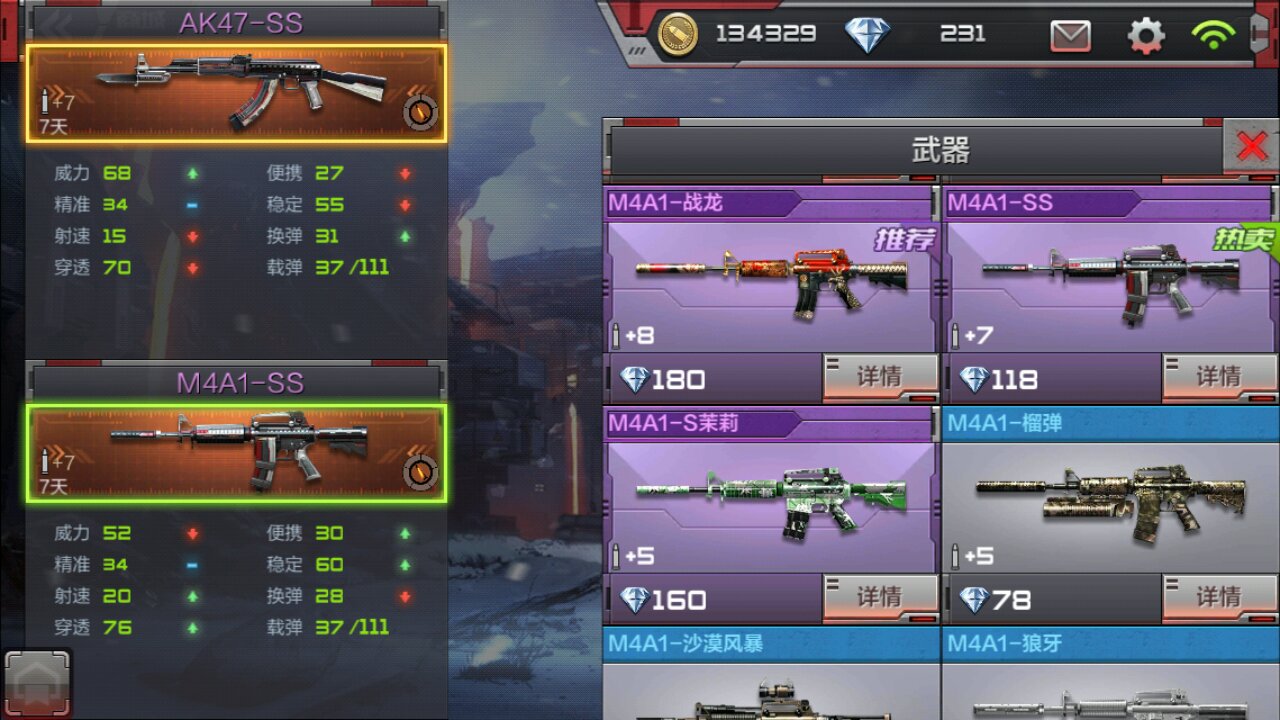1280x720 pixels.
Task: Open the mail inbox envelope
Action: point(1070,36)
